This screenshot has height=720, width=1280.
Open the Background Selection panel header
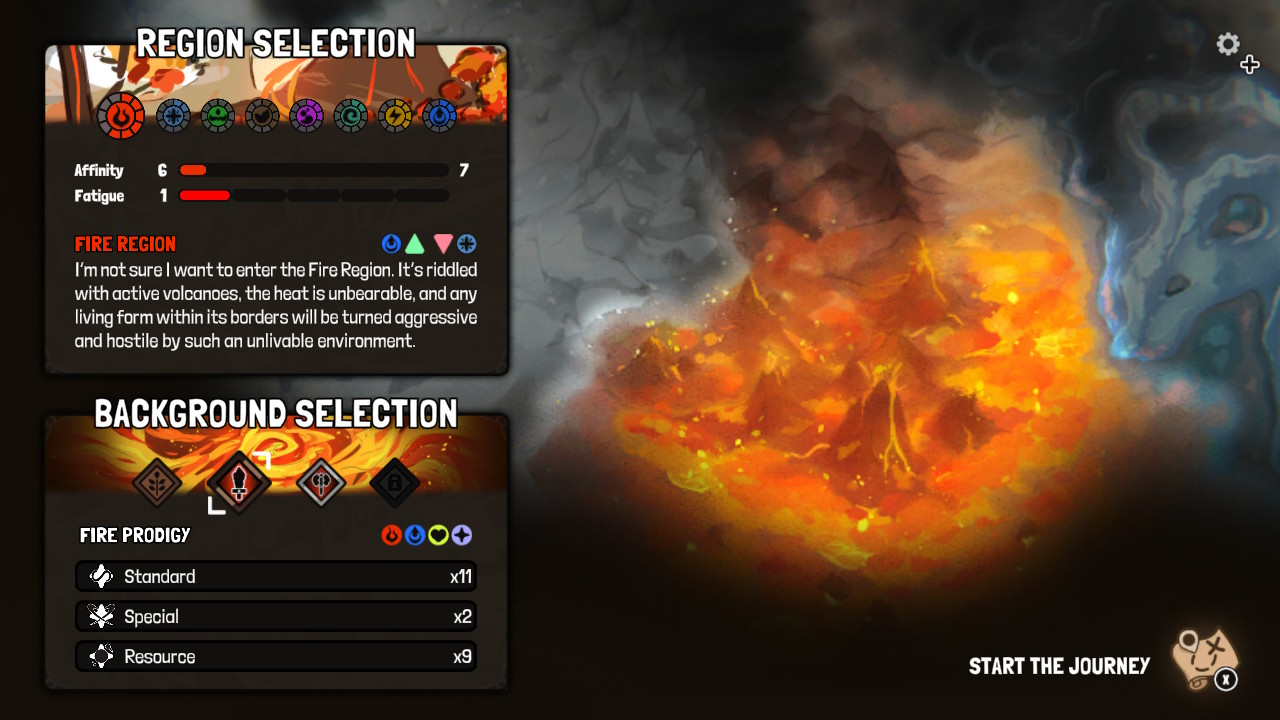[276, 413]
